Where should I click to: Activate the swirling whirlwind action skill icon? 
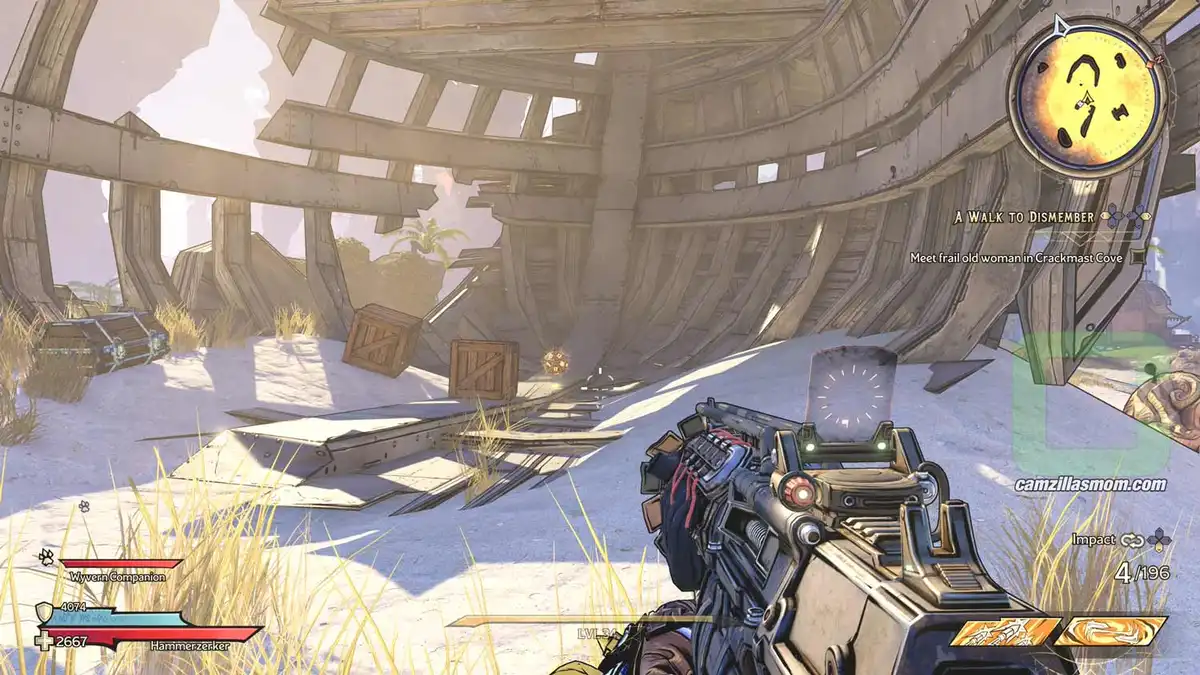click(x=1112, y=631)
